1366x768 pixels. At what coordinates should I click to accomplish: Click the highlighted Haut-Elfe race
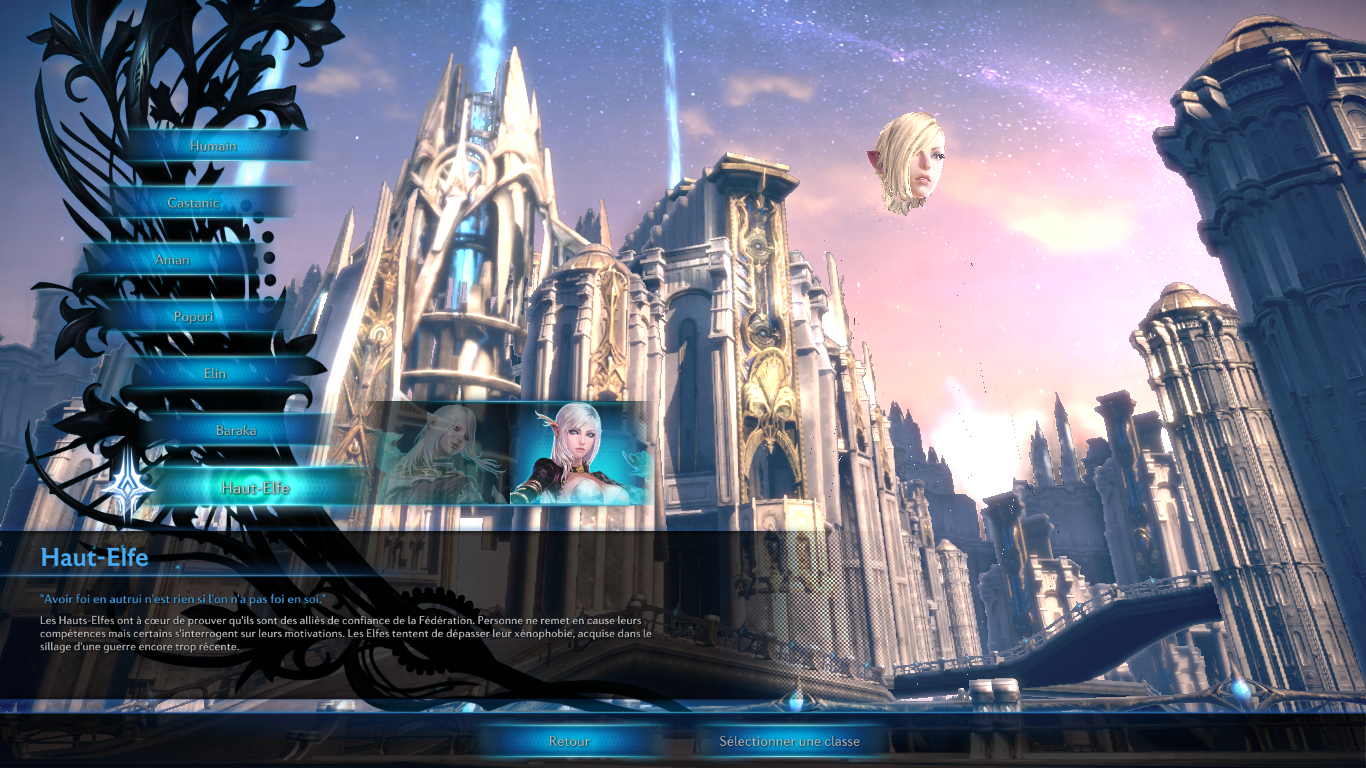coord(255,488)
